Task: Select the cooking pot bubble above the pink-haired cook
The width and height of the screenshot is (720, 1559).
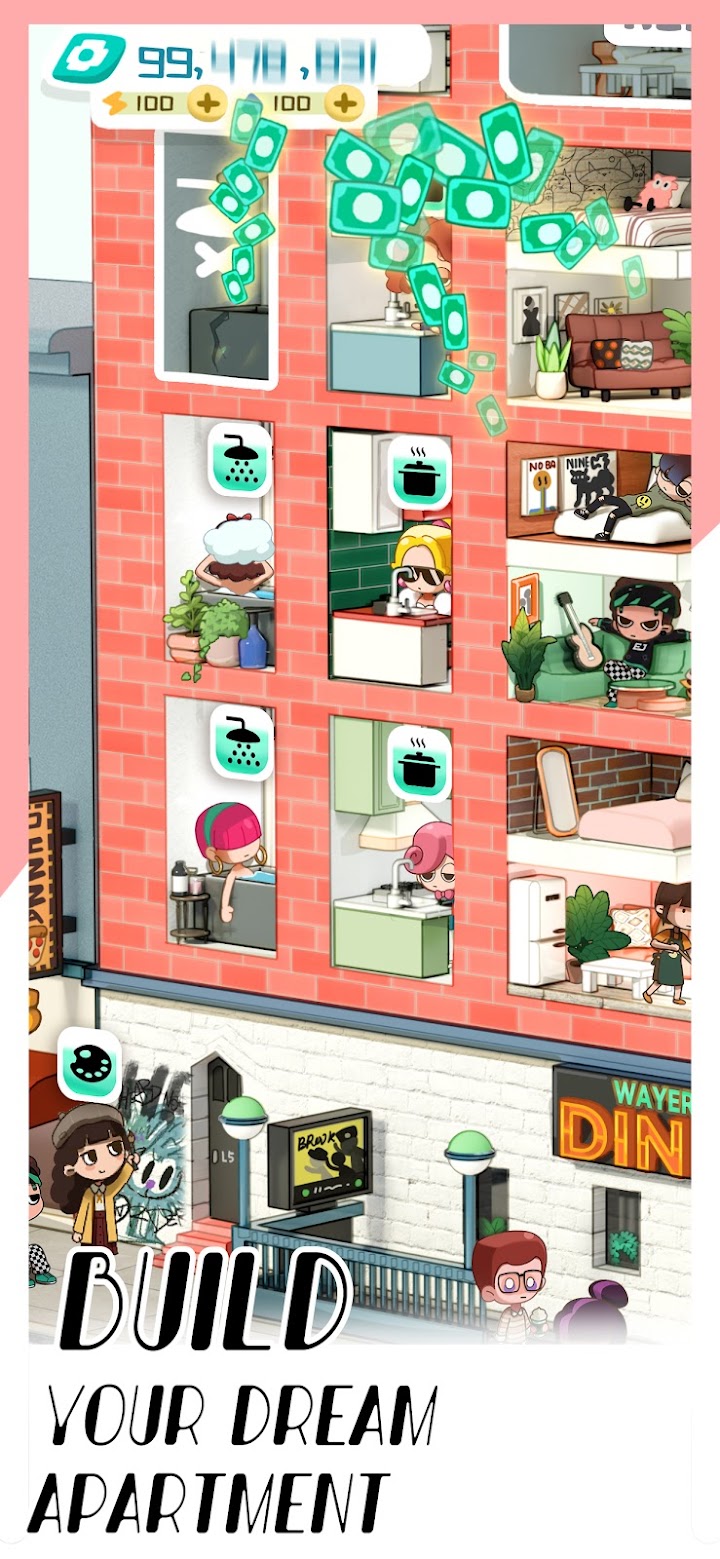Action: (x=419, y=763)
